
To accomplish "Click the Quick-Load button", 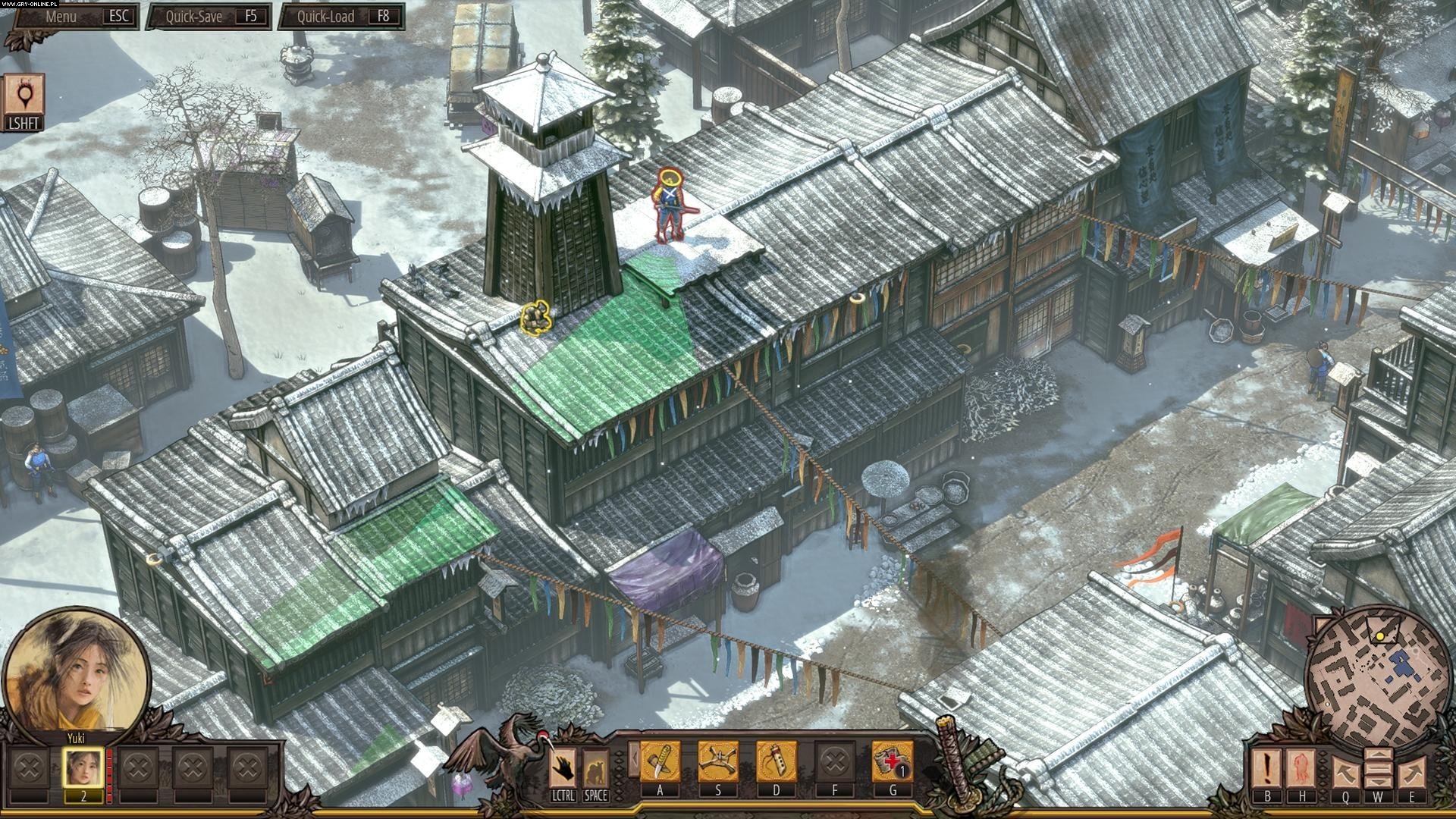I will [x=340, y=16].
